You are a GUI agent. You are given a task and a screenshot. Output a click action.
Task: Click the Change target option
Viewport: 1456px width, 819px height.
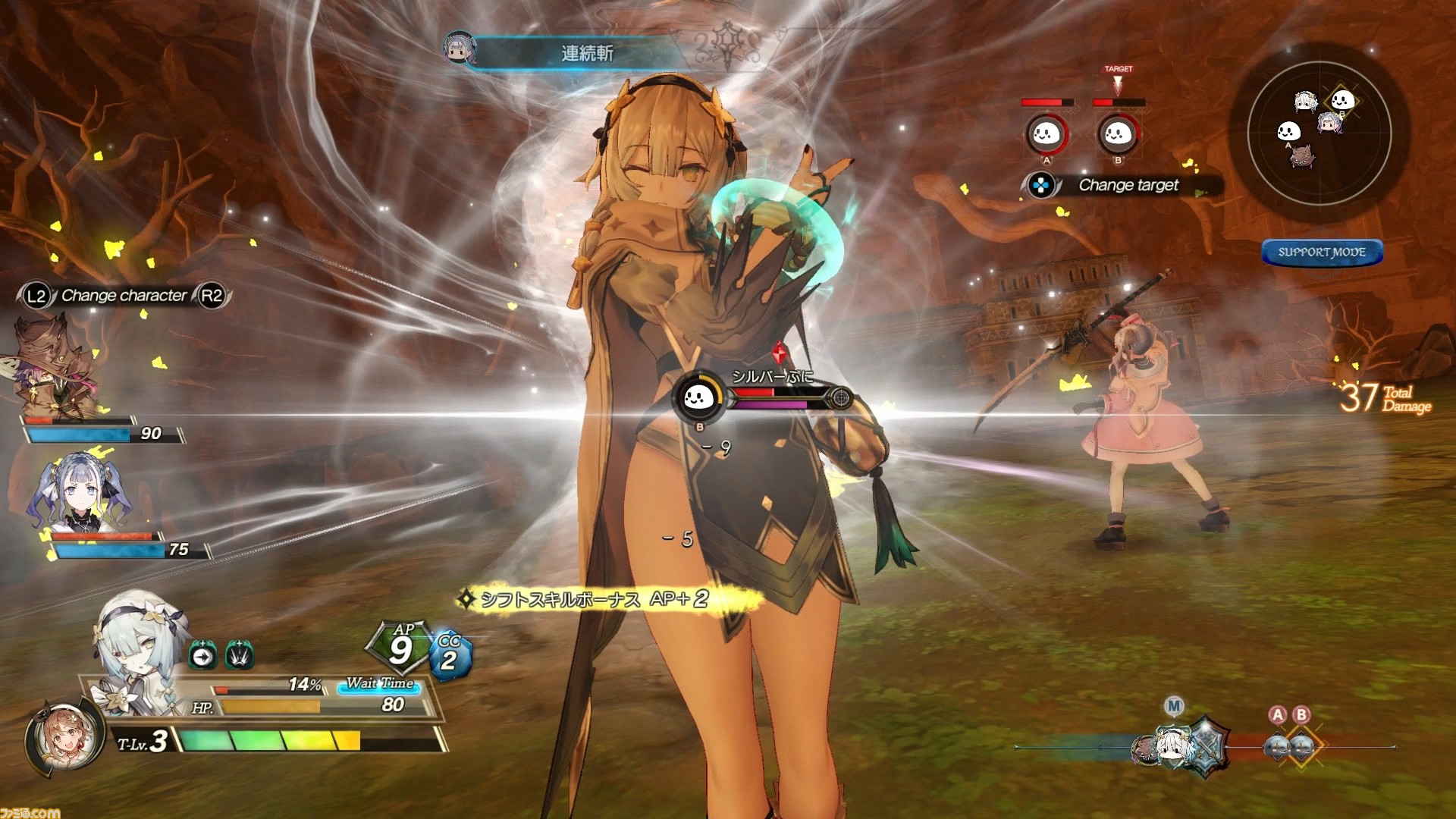coord(1128,185)
